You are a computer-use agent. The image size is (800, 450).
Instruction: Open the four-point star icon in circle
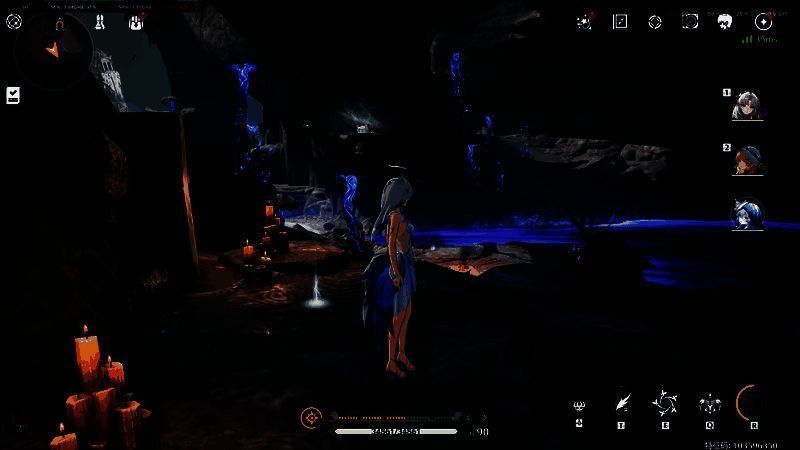(x=763, y=21)
